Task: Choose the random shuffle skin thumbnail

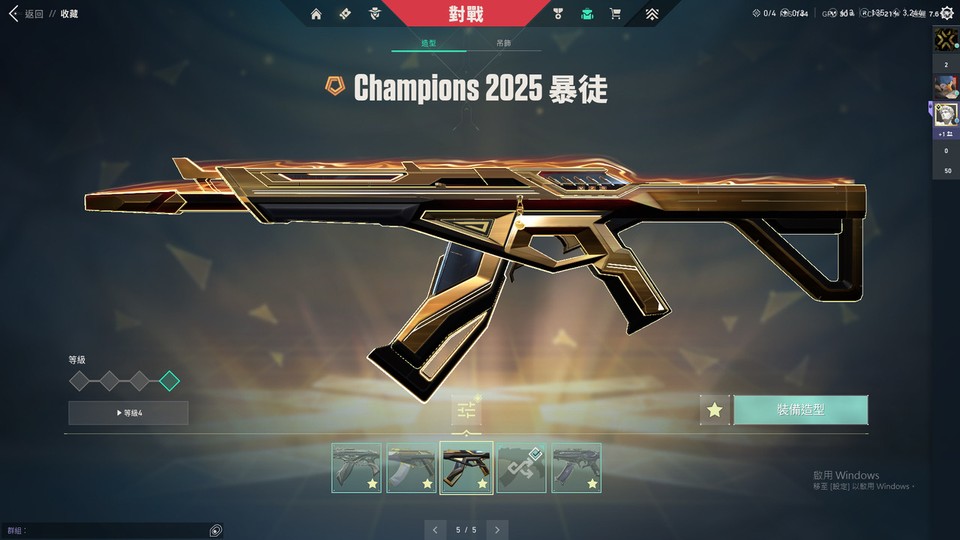Action: 521,468
